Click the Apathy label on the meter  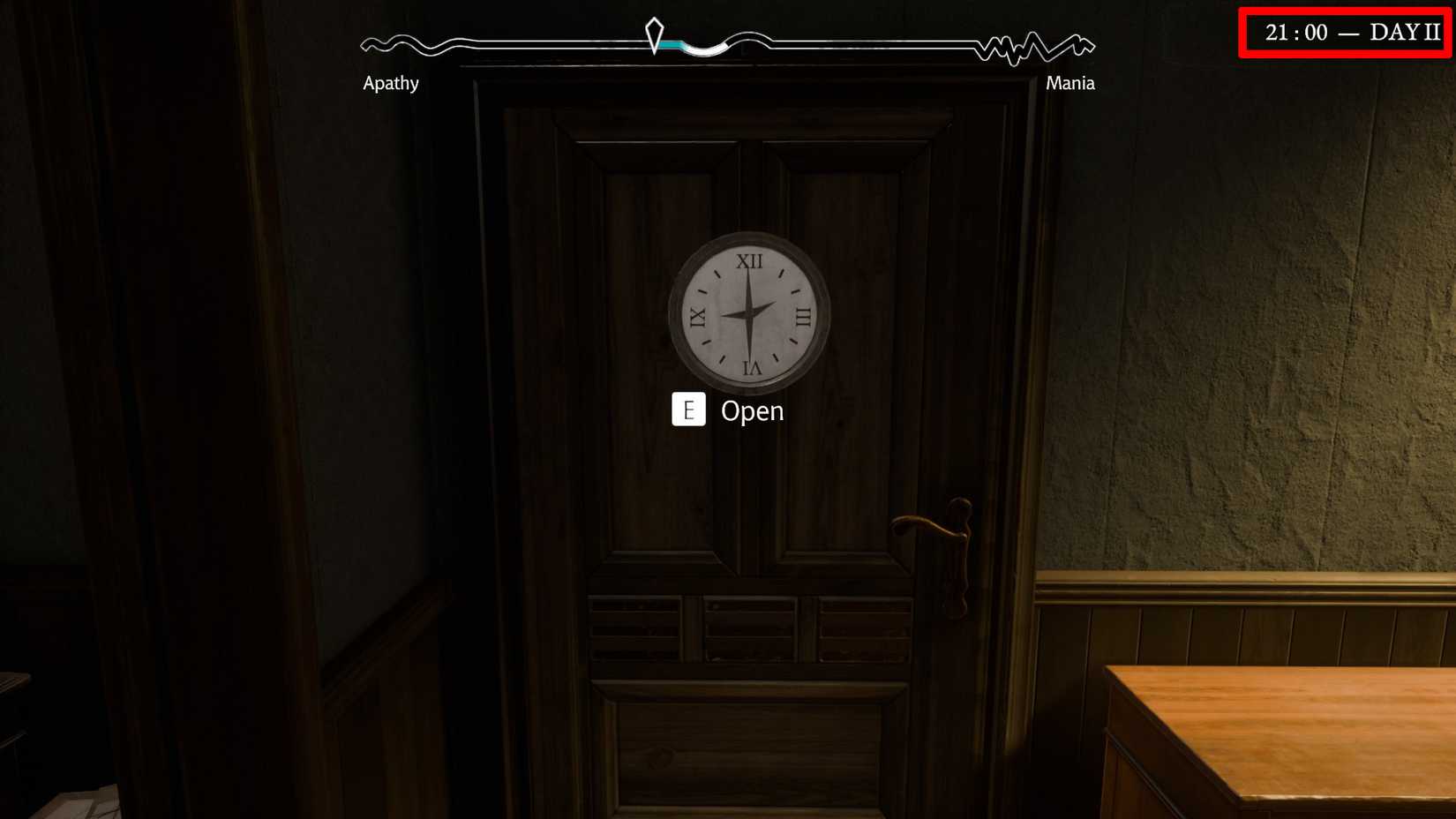(x=392, y=83)
